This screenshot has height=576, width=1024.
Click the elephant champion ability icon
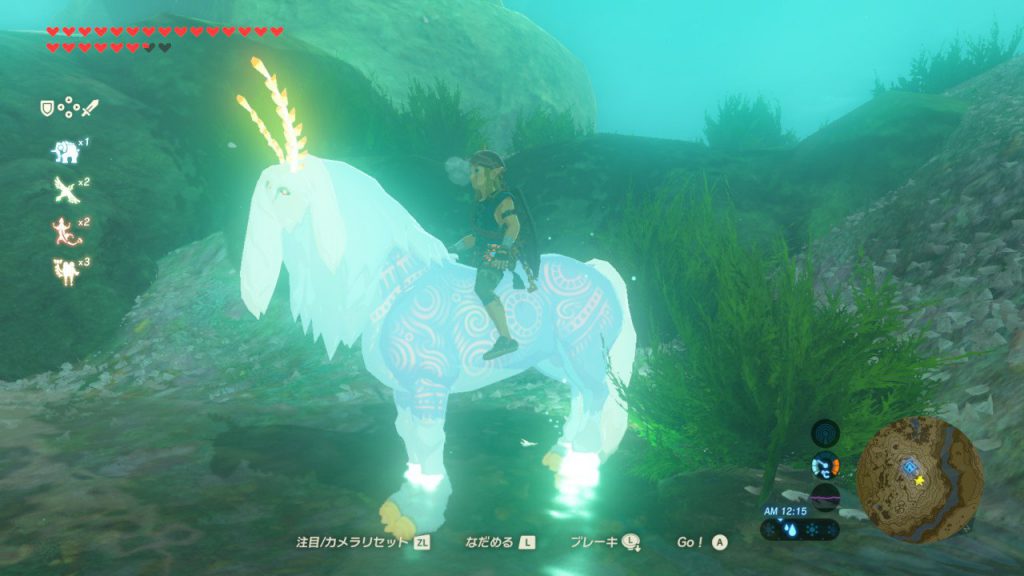point(66,151)
